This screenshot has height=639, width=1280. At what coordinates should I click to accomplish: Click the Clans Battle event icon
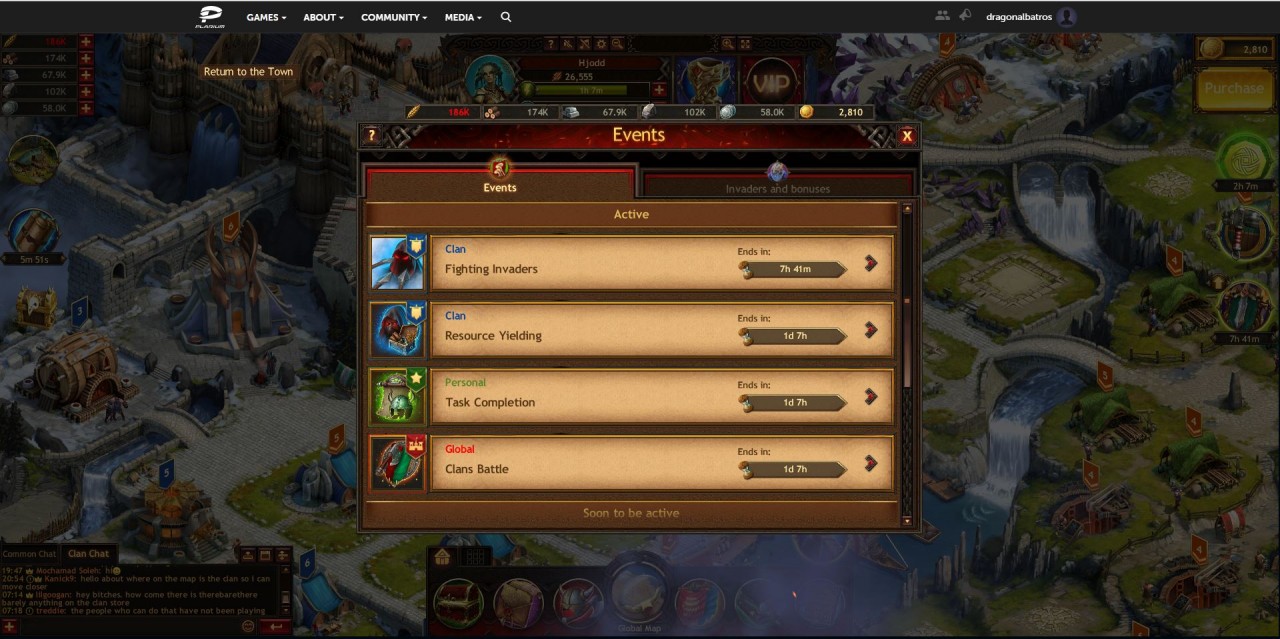pos(398,463)
